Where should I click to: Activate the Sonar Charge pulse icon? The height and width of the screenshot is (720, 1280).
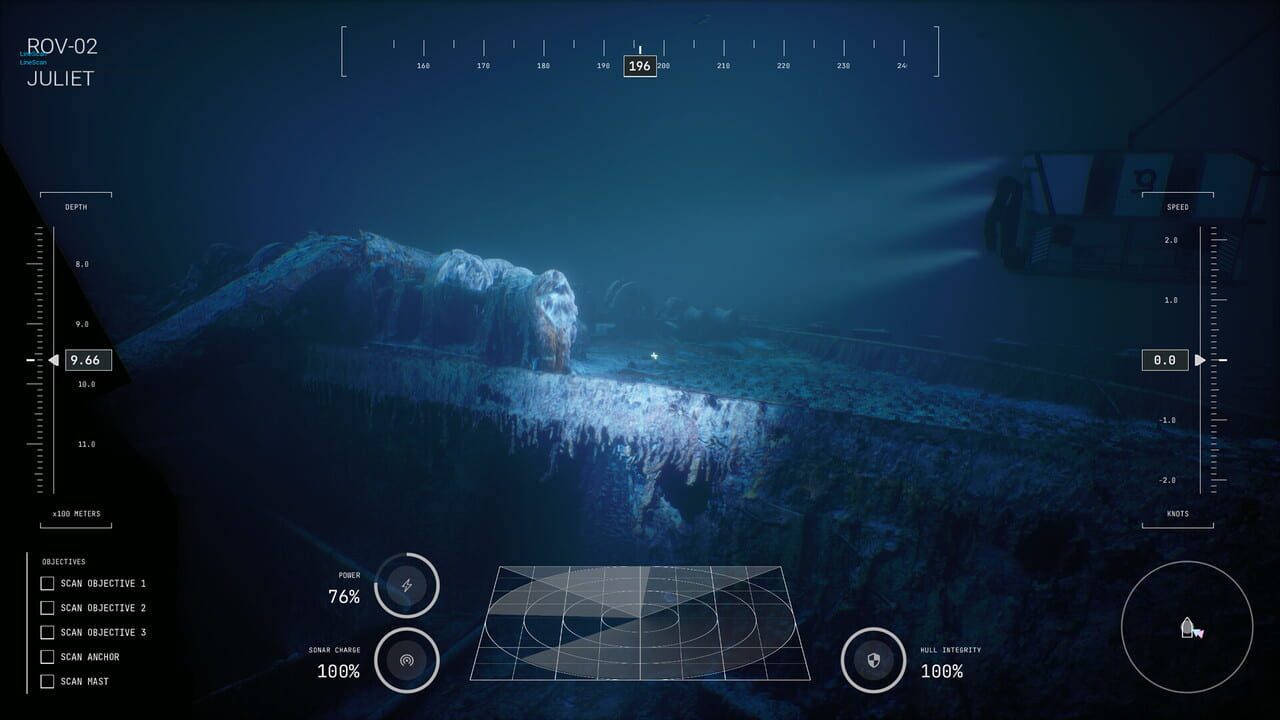point(406,661)
